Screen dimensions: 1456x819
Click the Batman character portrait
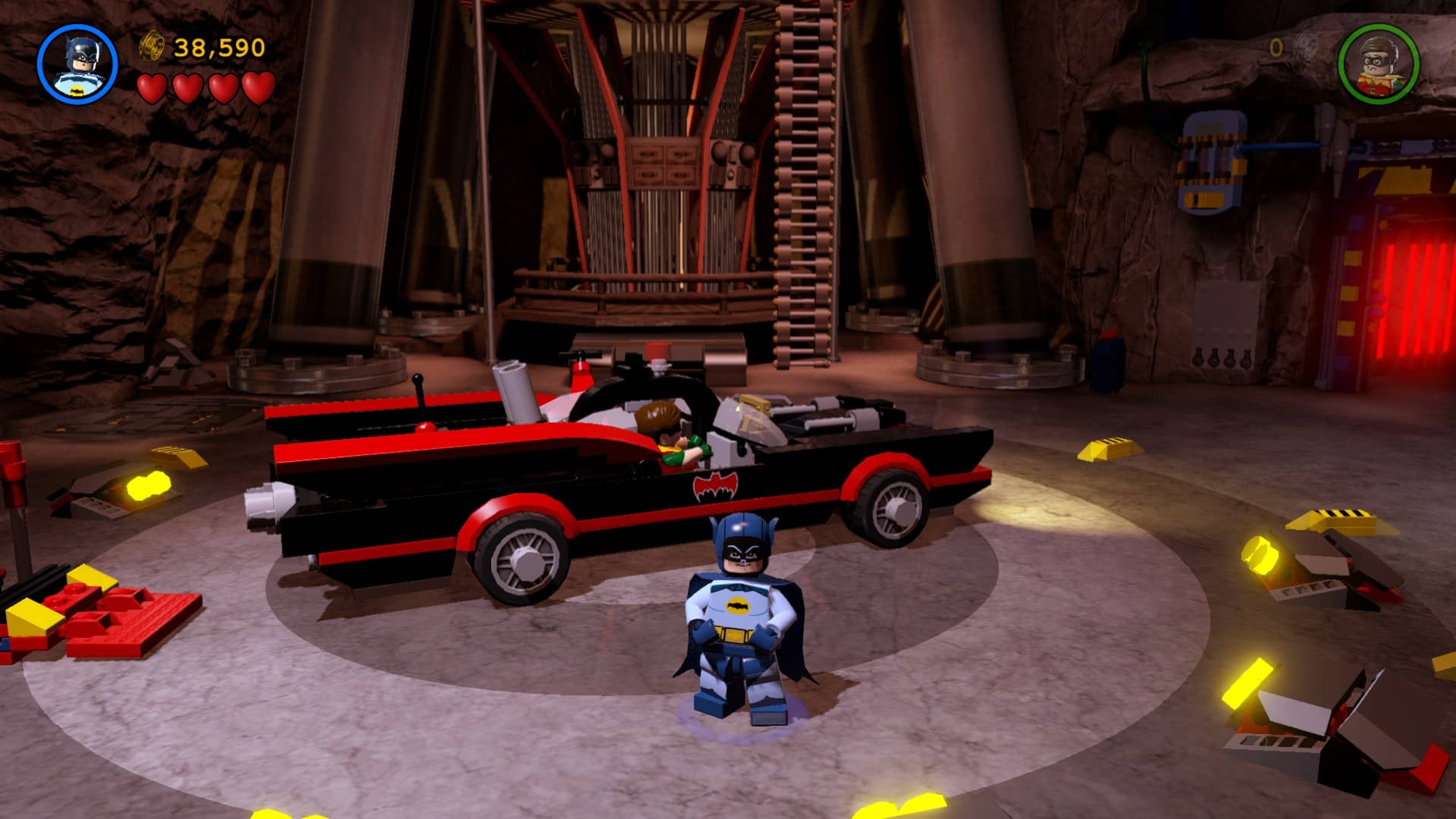click(77, 64)
